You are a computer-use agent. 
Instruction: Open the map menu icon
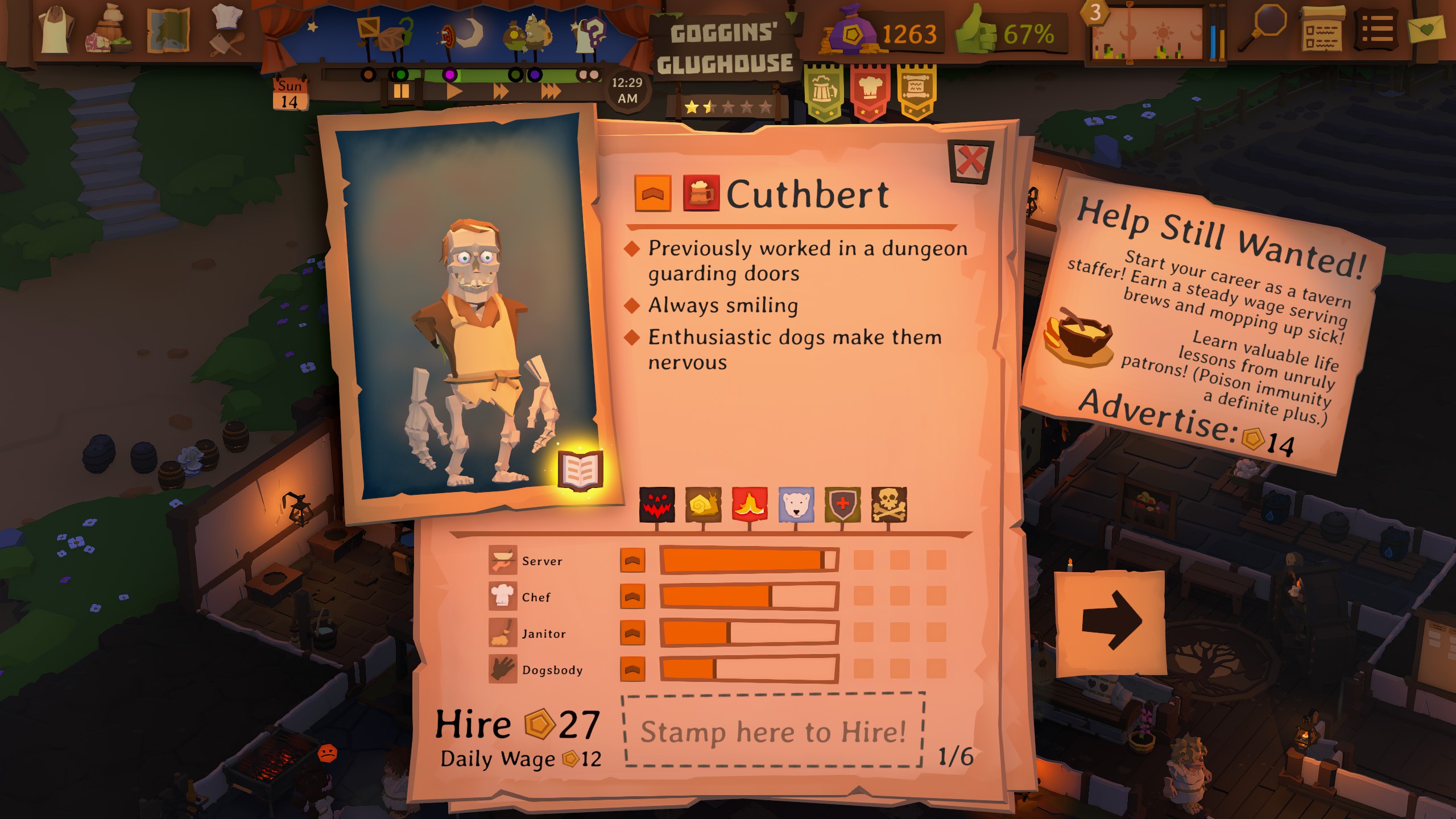point(168,30)
